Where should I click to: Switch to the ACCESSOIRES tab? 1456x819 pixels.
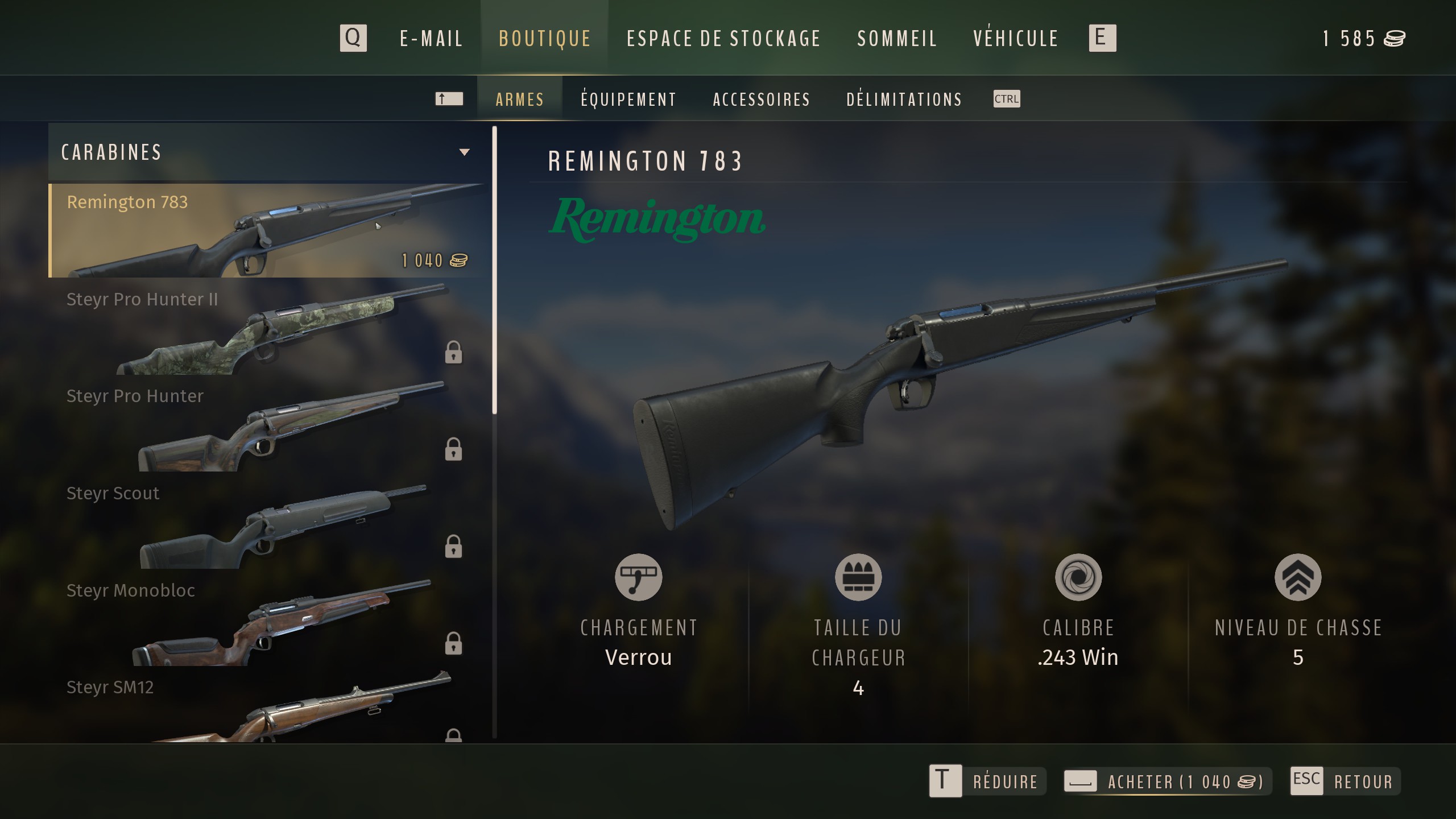pos(762,99)
